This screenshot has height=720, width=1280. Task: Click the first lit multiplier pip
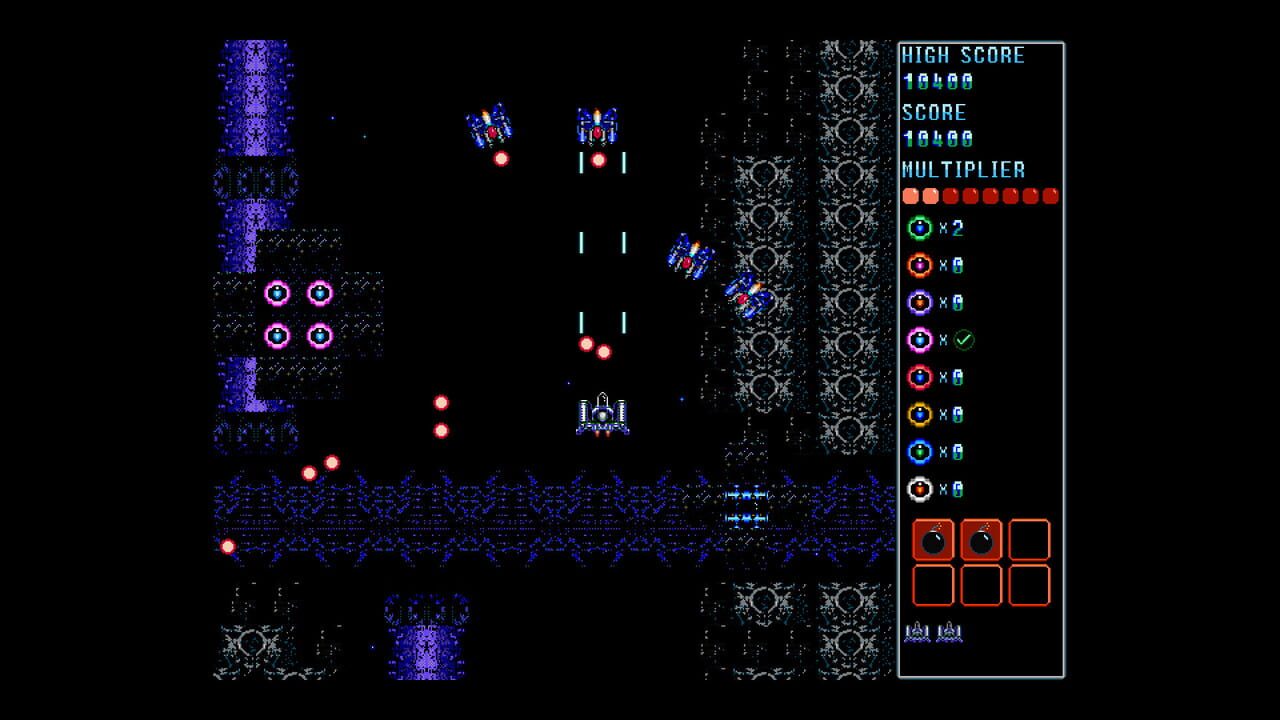(910, 196)
